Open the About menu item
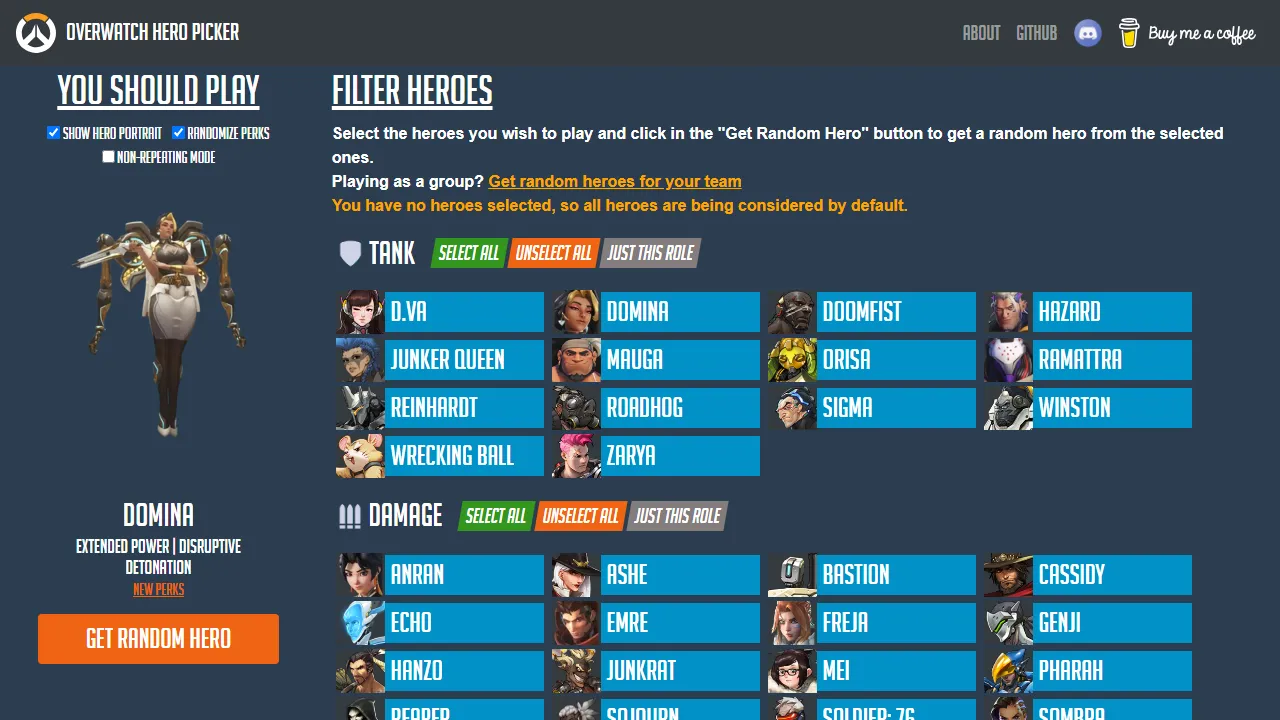The width and height of the screenshot is (1280, 720). click(x=981, y=32)
